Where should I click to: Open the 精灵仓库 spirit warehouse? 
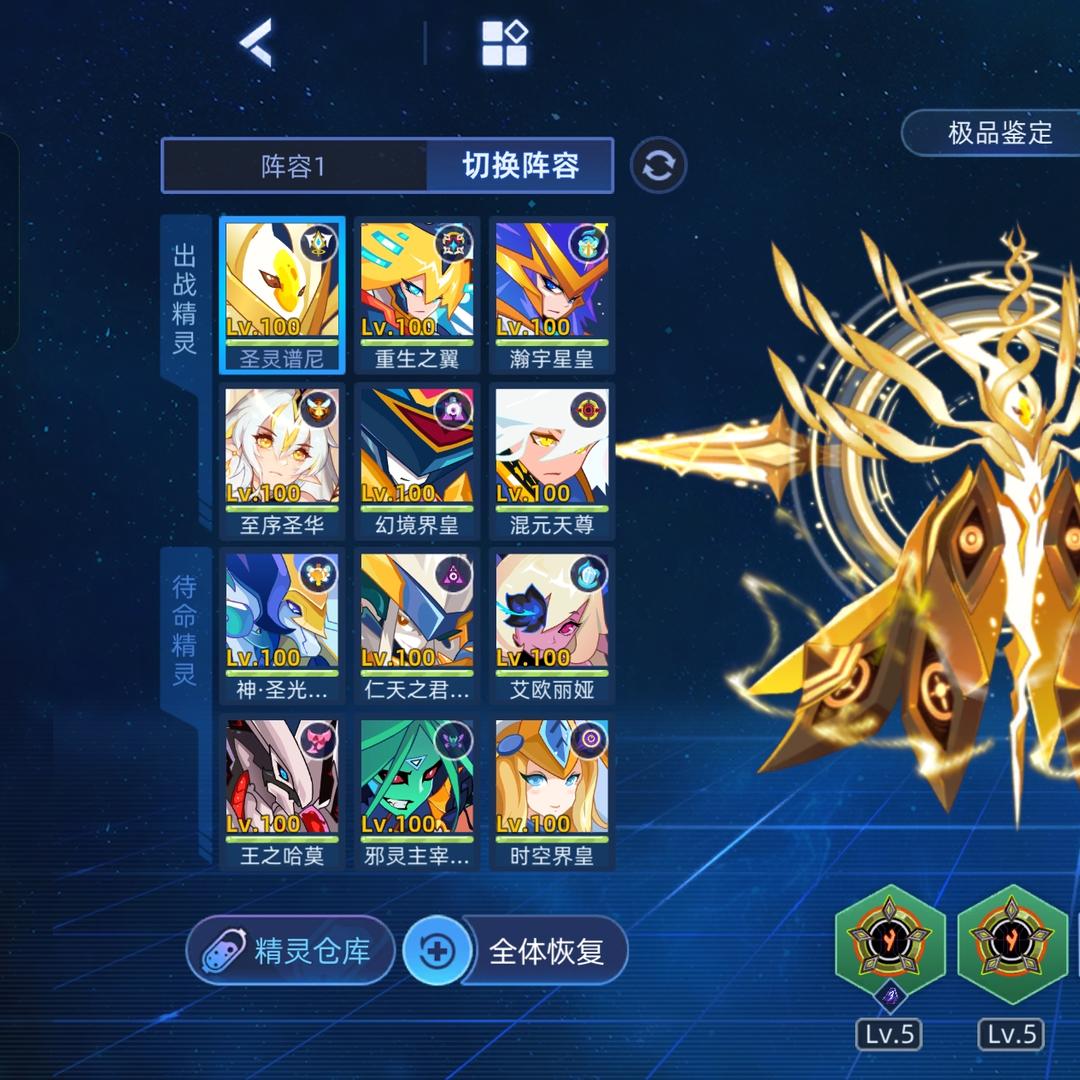[290, 950]
